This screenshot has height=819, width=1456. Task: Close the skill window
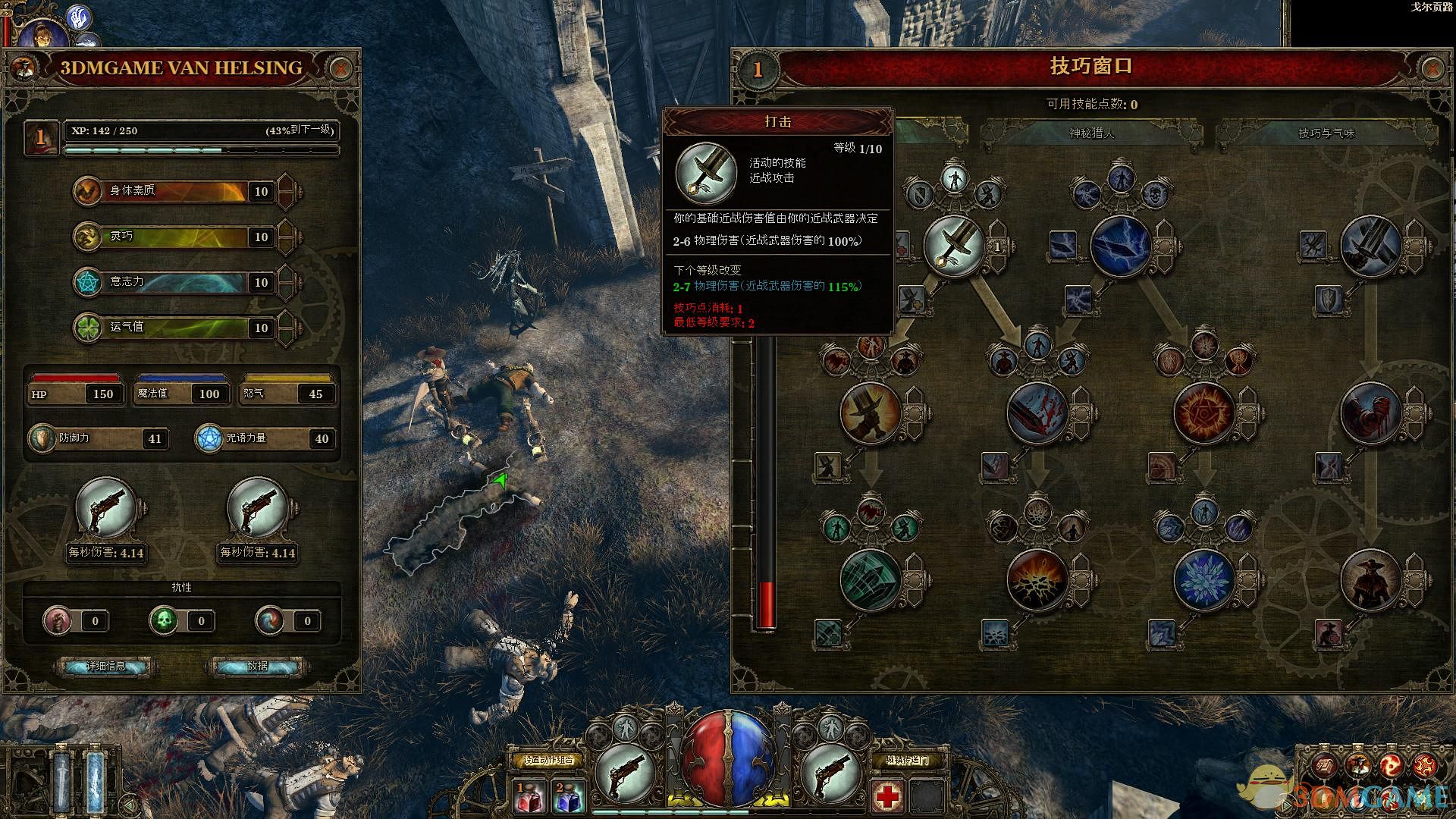1432,69
